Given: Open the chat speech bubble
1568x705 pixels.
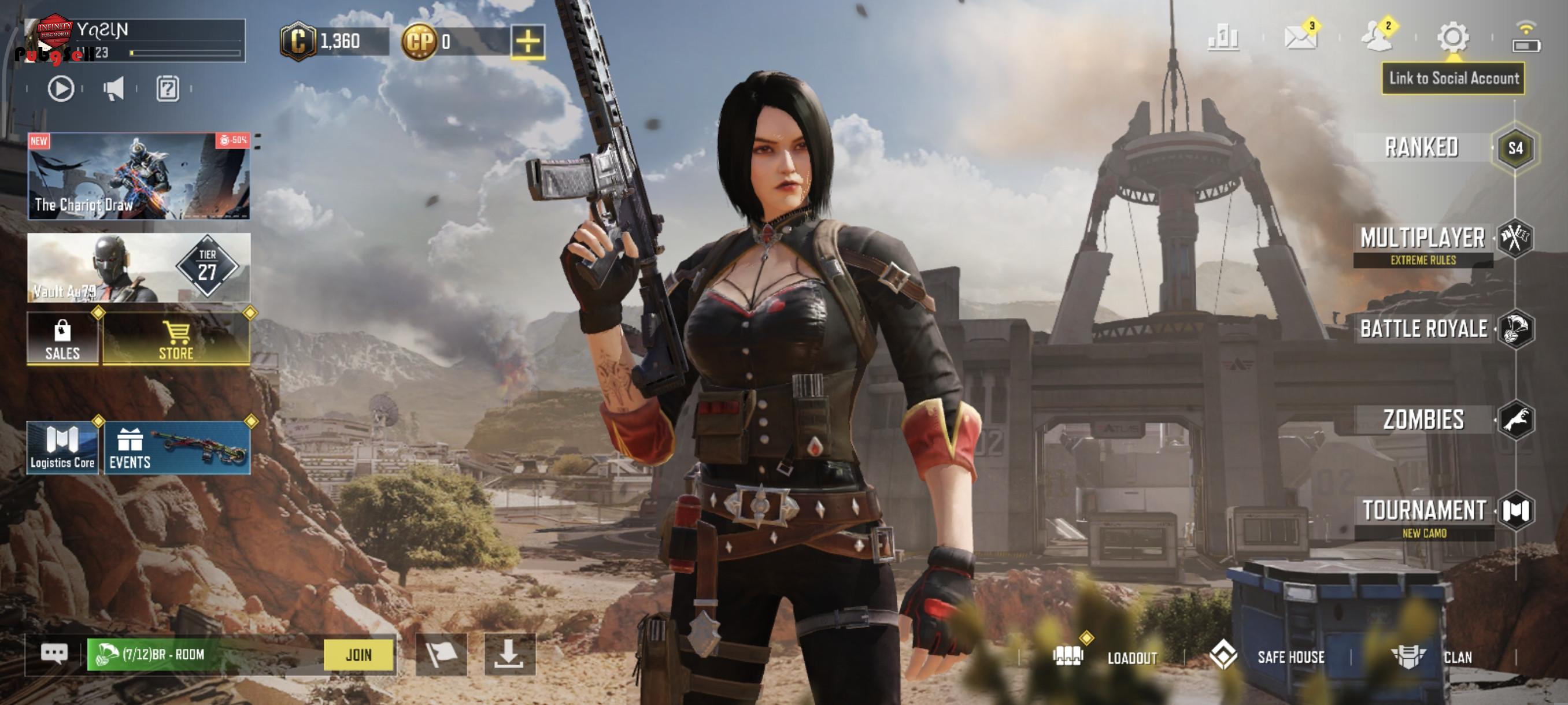Looking at the screenshot, I should coord(54,655).
